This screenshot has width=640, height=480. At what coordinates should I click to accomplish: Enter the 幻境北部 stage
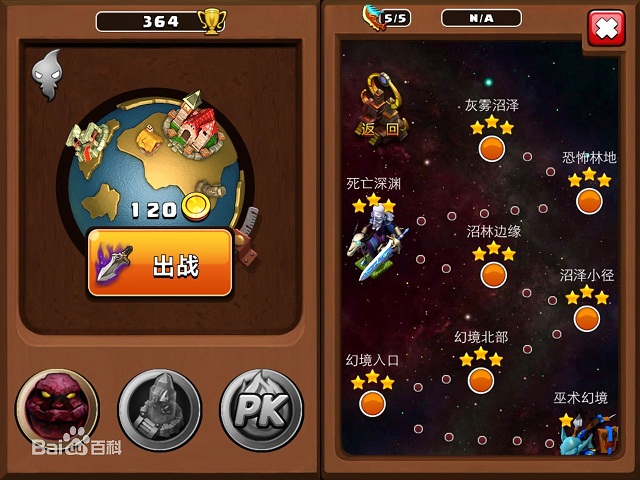(481, 380)
